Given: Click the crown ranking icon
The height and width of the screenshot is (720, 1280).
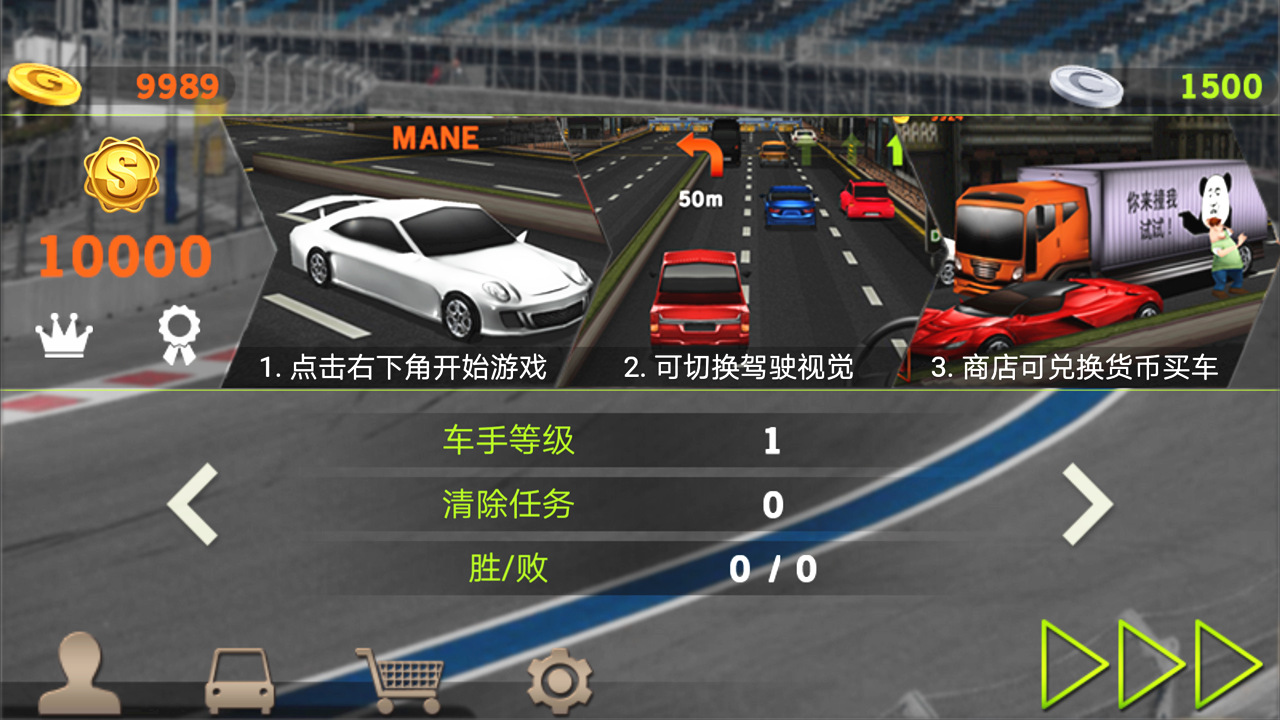Looking at the screenshot, I should [62, 335].
